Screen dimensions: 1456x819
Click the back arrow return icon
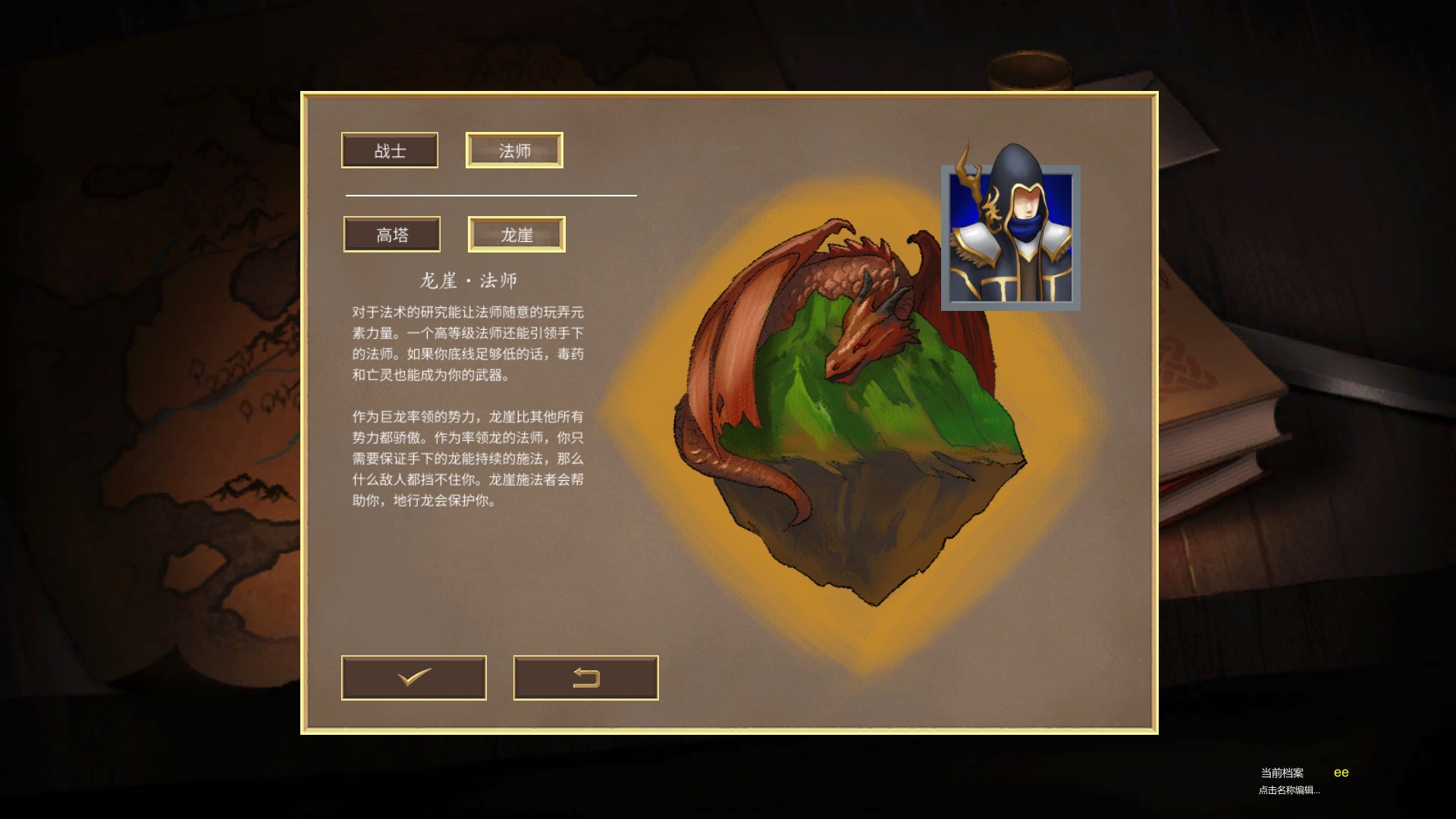pos(585,678)
